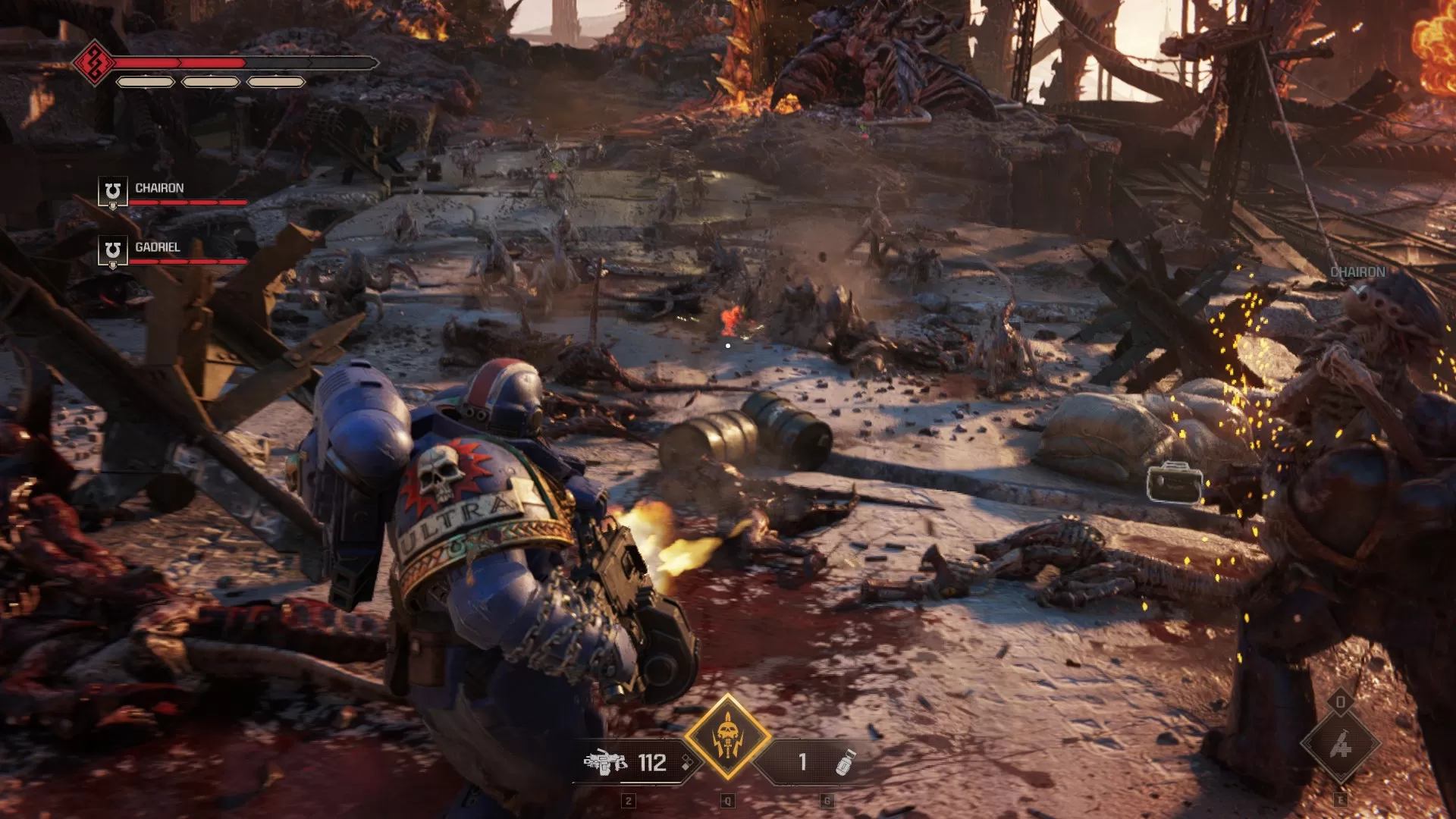1456x819 pixels.
Task: Activate the golden skull ability diamond
Action: (x=727, y=736)
